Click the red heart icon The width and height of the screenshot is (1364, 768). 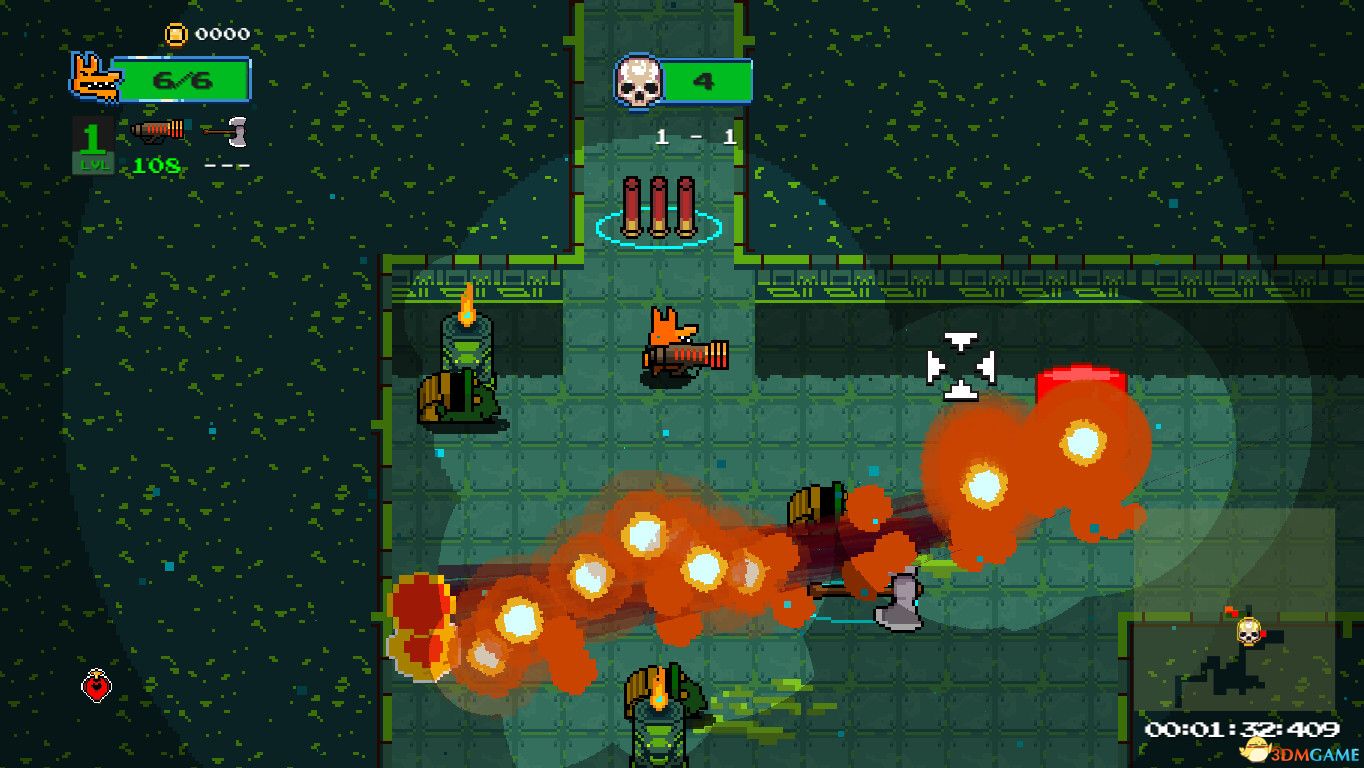coord(96,685)
